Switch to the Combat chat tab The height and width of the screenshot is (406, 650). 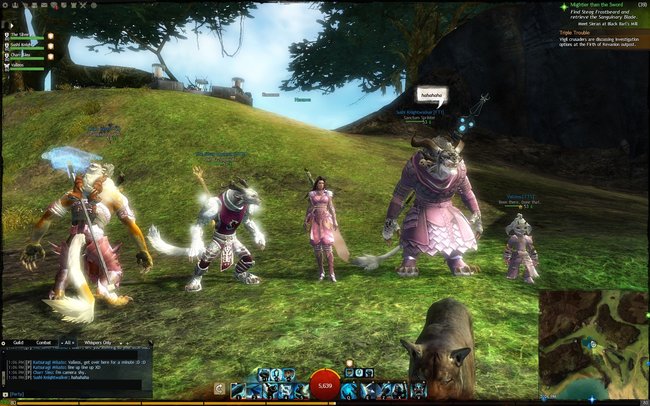(43, 342)
